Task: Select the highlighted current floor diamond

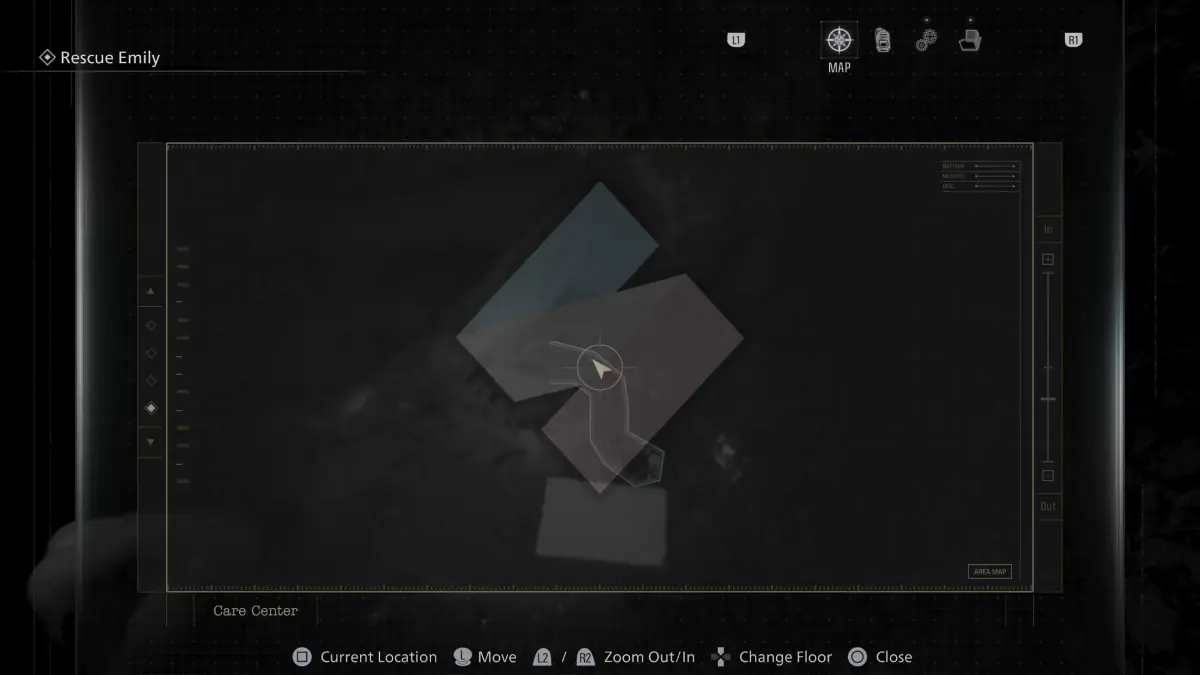Action: tap(151, 408)
